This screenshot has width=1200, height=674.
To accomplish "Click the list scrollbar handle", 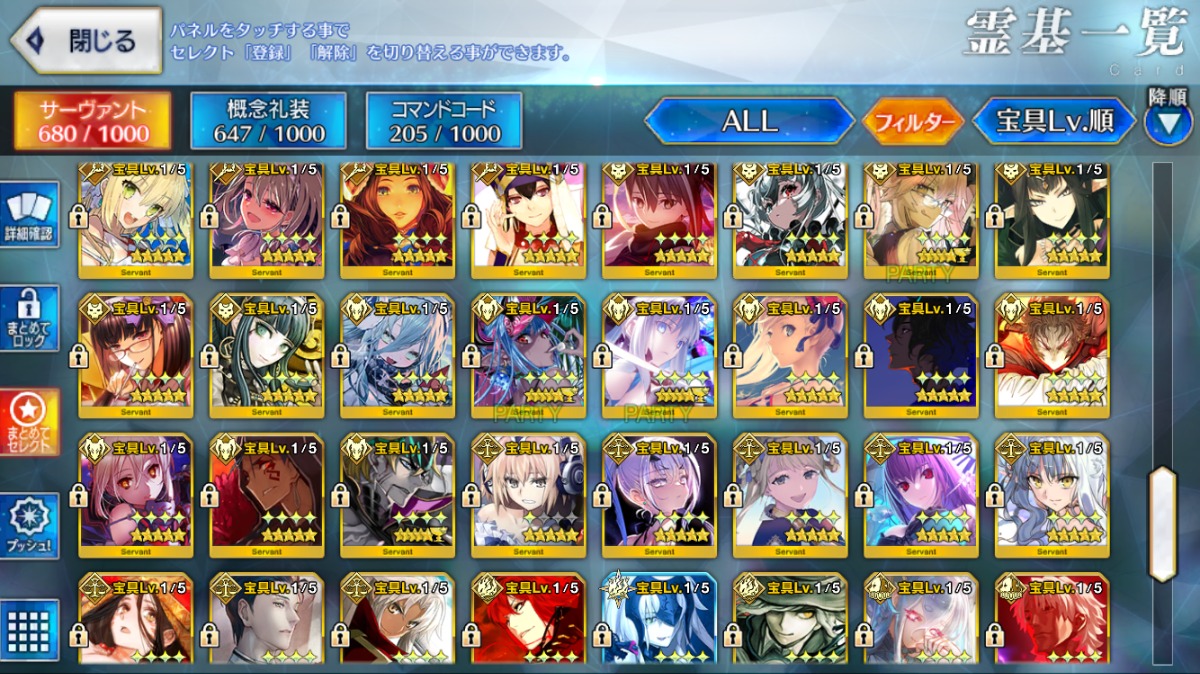I will pos(1161,524).
